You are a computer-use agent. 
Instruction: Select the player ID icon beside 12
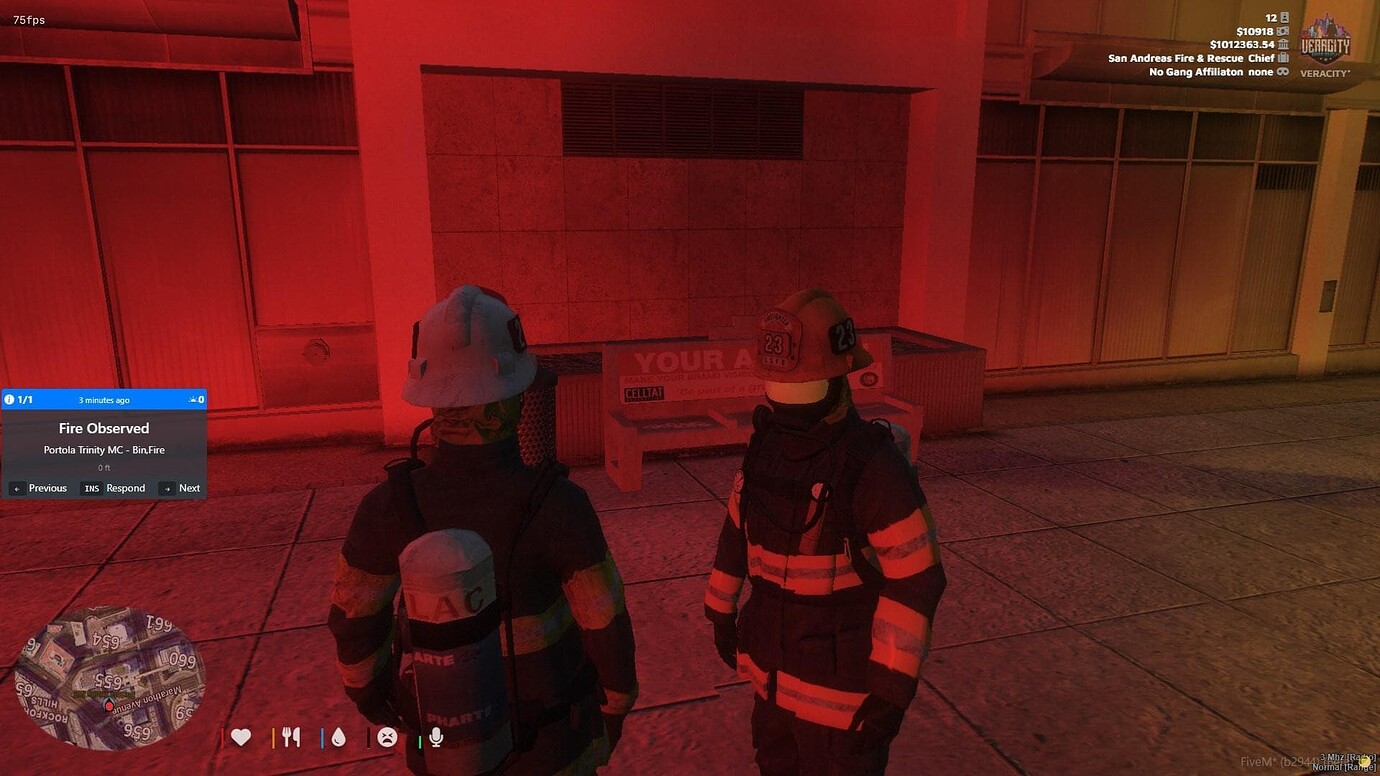pyautogui.click(x=1281, y=17)
